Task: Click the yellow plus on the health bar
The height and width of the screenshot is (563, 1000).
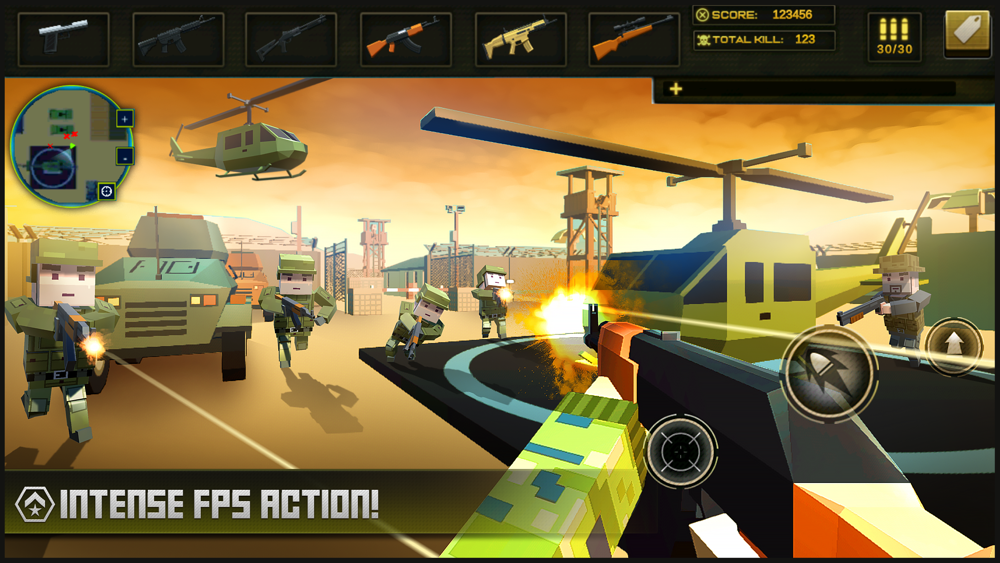Action: (x=677, y=89)
